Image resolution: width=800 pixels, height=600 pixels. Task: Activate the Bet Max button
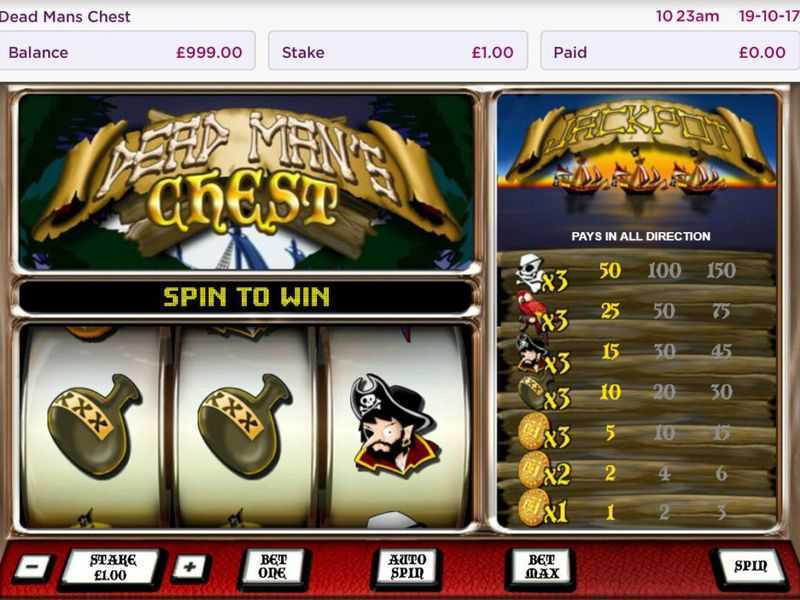(x=541, y=567)
